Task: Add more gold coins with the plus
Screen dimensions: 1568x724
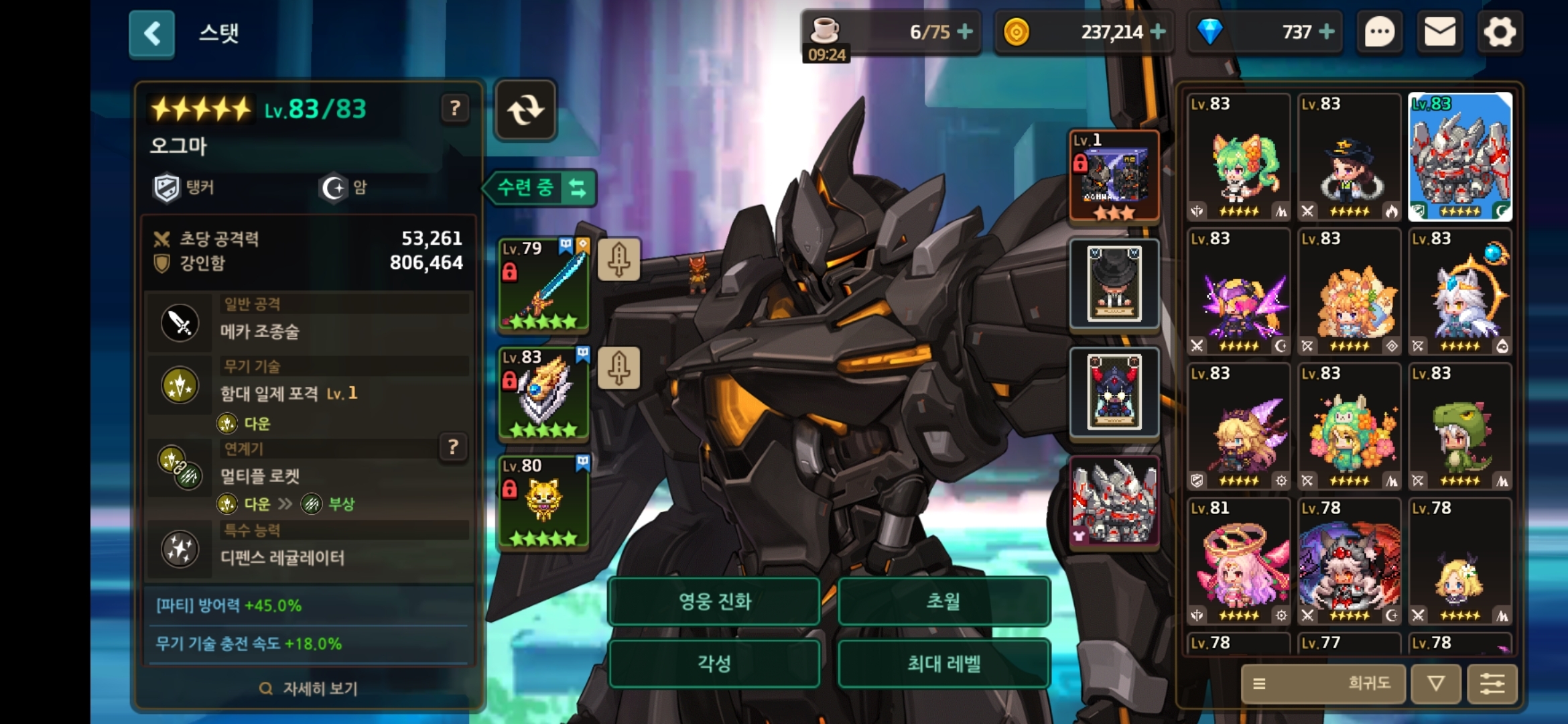Action: point(1158,32)
